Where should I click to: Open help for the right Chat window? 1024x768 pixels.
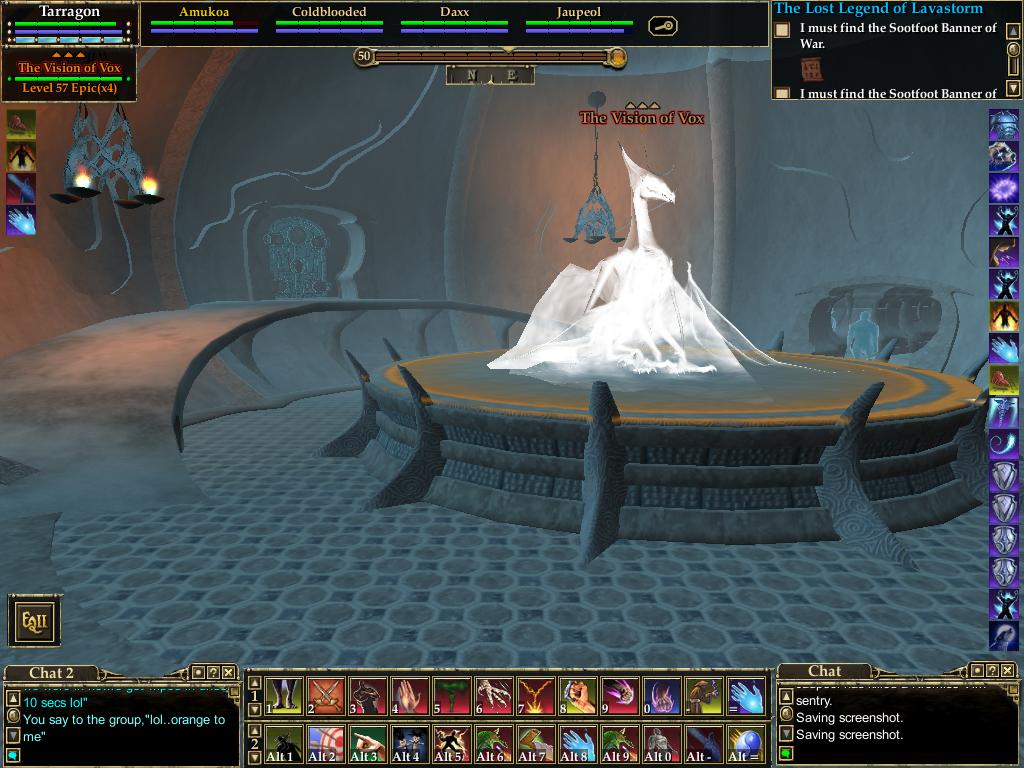(992, 670)
